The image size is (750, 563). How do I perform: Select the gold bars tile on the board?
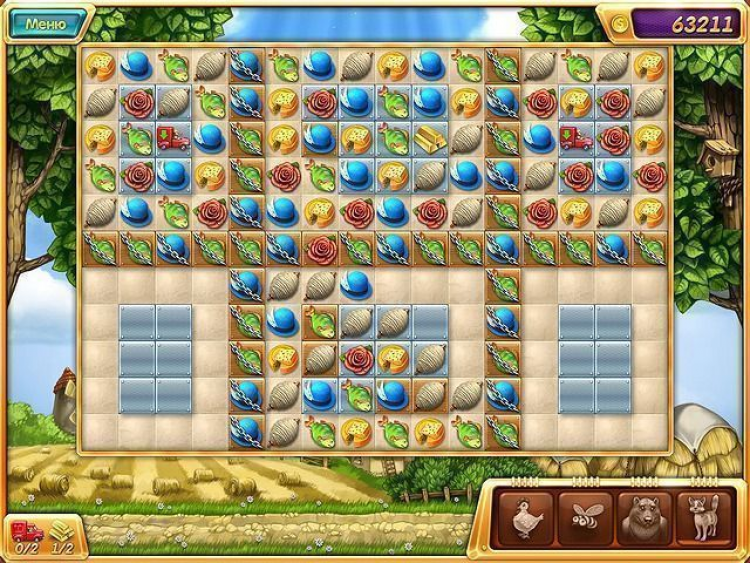(x=430, y=137)
